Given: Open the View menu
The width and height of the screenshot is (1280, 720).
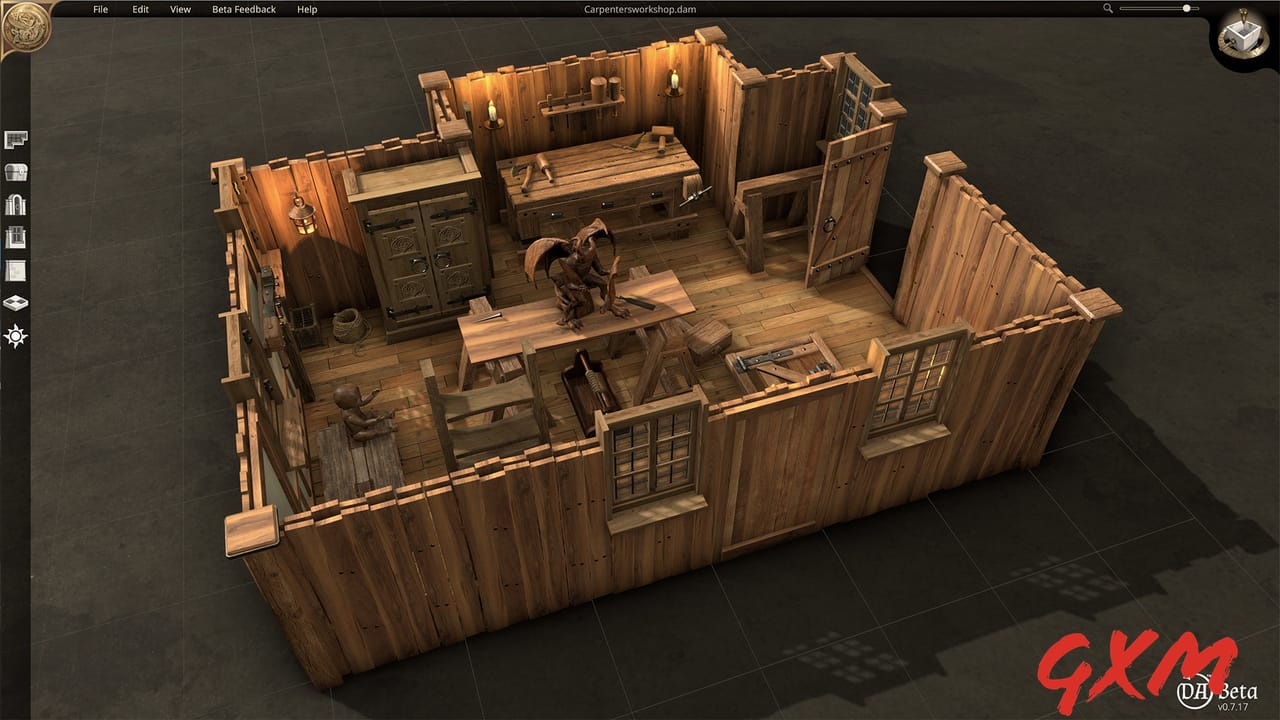Looking at the screenshot, I should click(x=179, y=9).
